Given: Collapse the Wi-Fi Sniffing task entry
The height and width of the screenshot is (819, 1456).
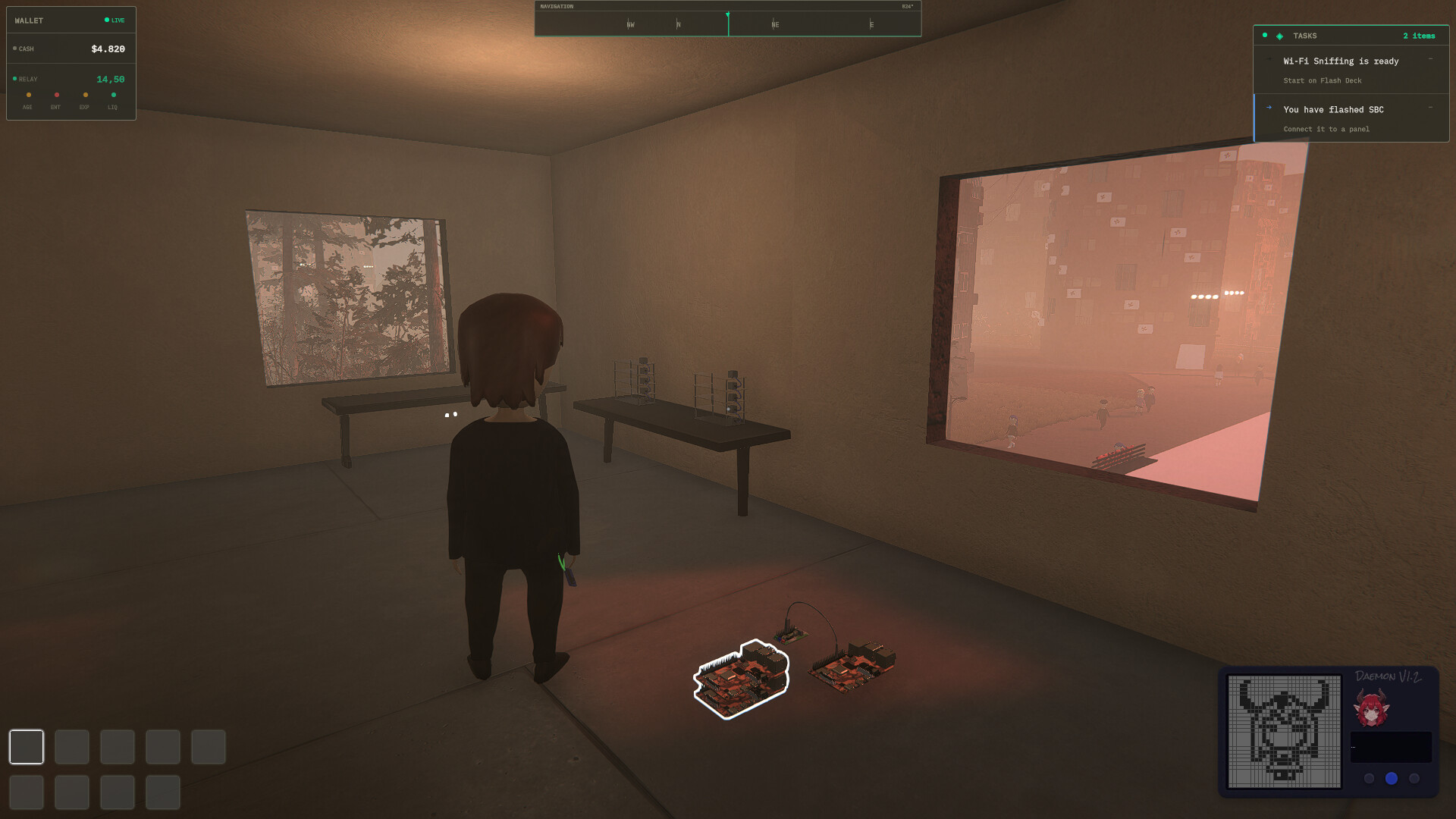Looking at the screenshot, I should click(1430, 59).
